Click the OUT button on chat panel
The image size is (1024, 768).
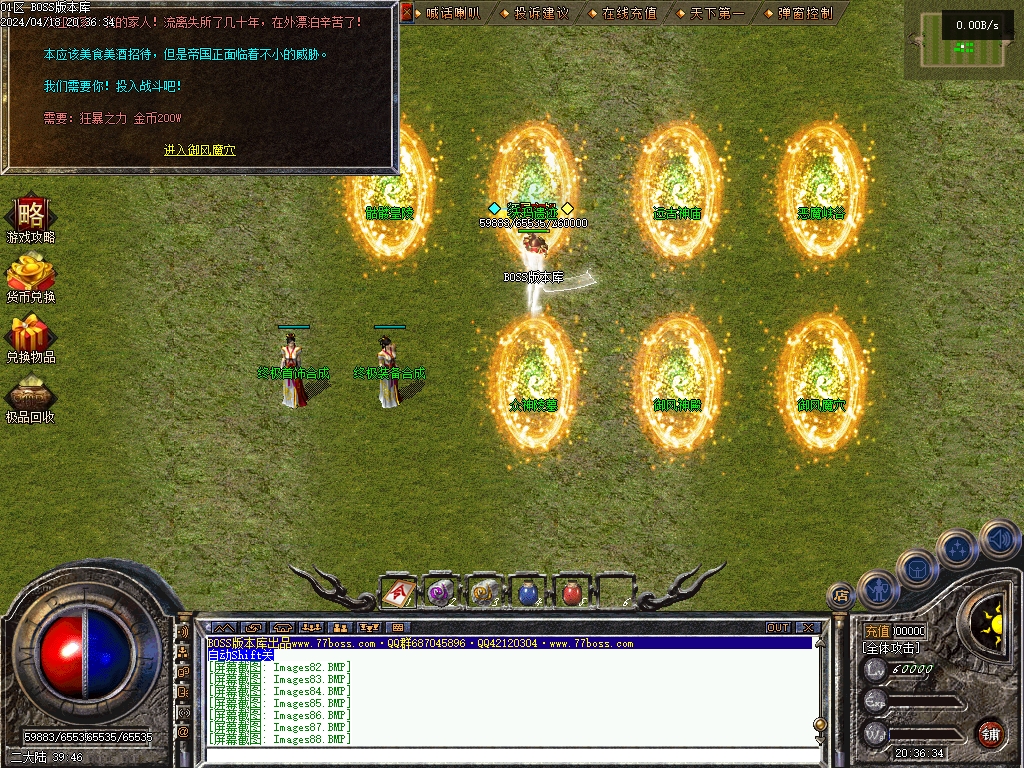point(778,628)
